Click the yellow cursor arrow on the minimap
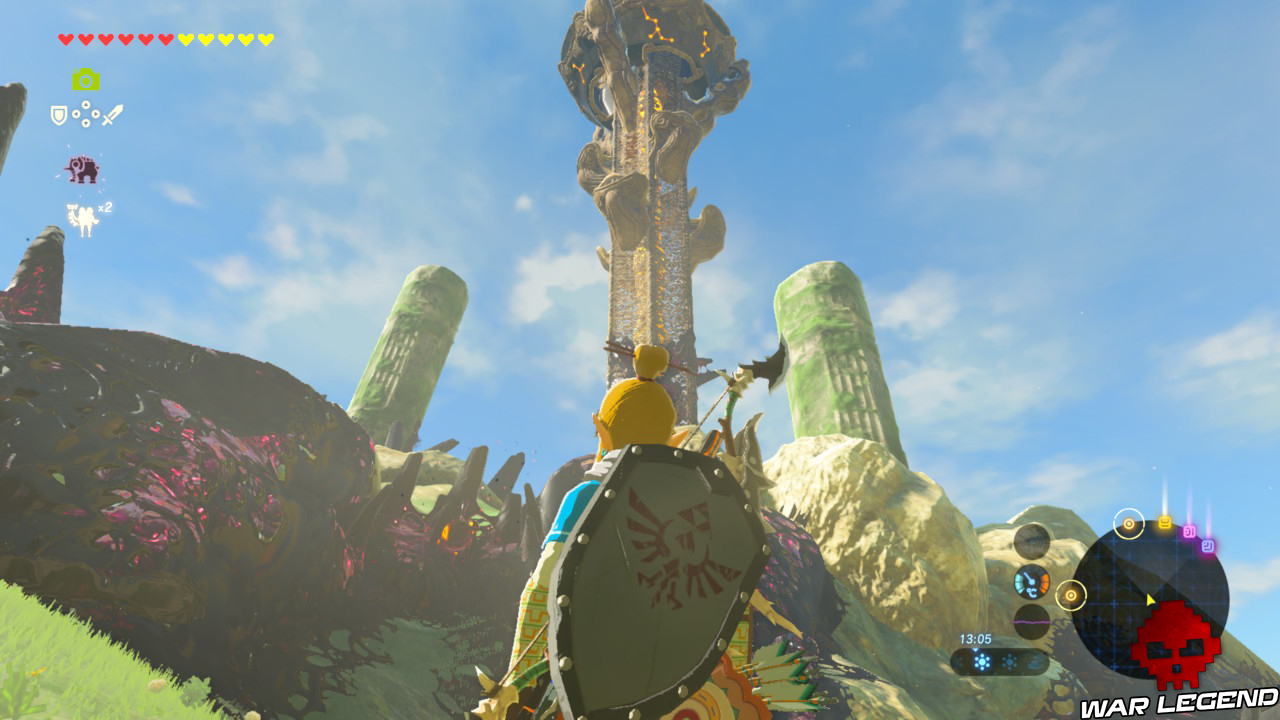This screenshot has width=1280, height=720. point(1150,599)
